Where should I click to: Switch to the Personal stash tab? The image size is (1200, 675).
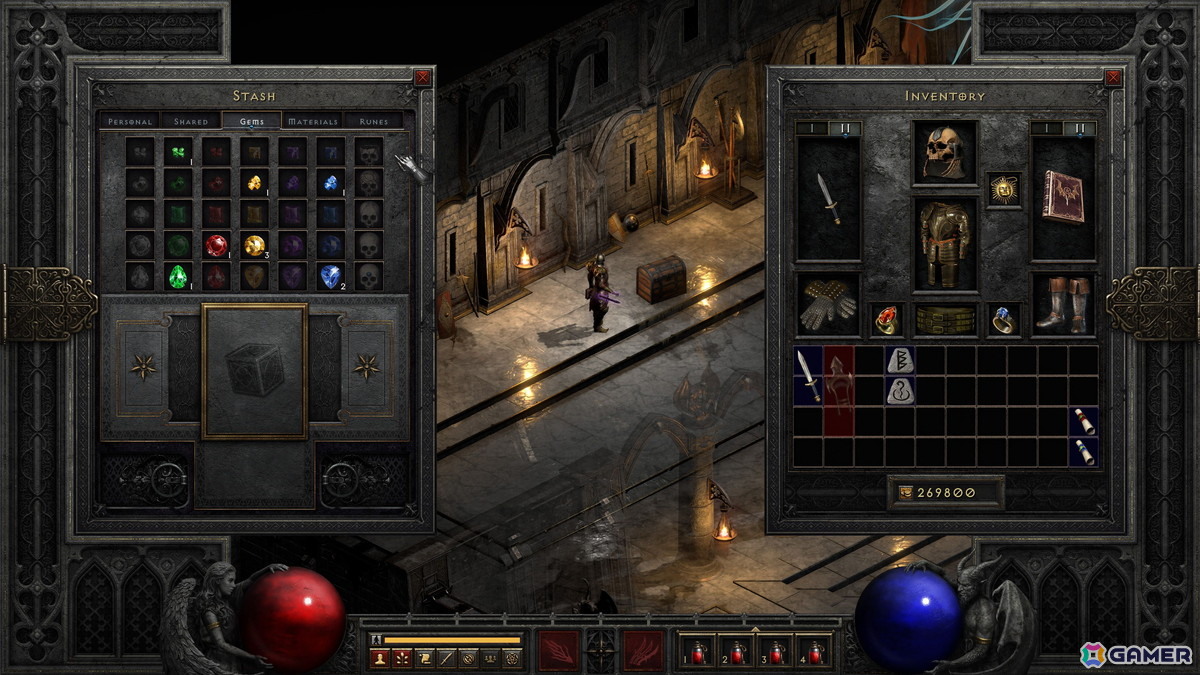(130, 121)
